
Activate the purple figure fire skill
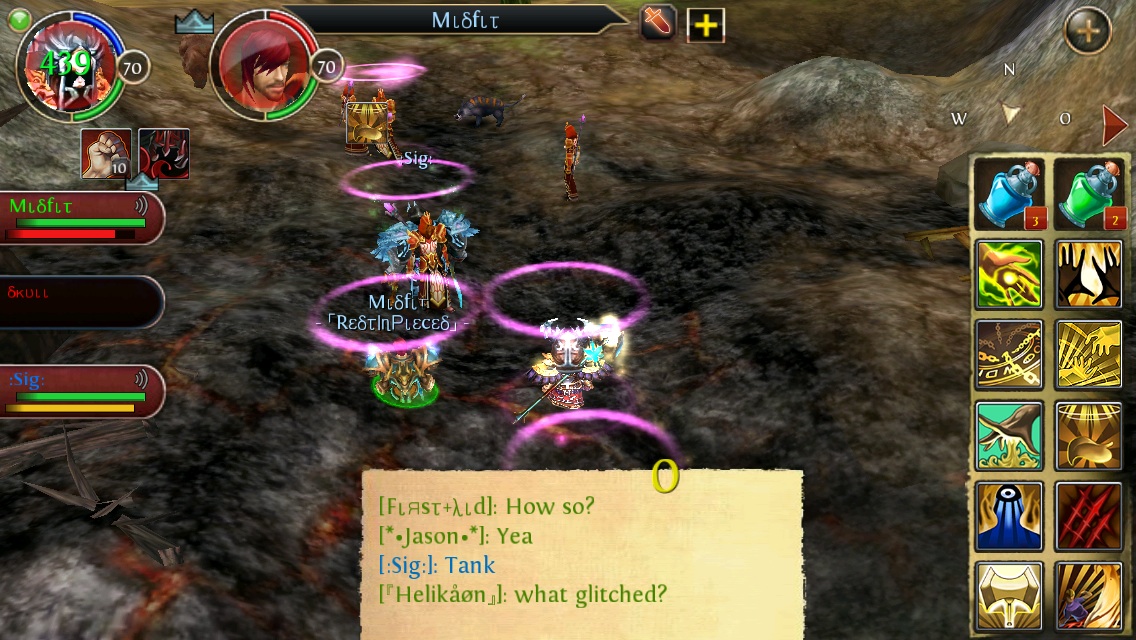point(1089,596)
